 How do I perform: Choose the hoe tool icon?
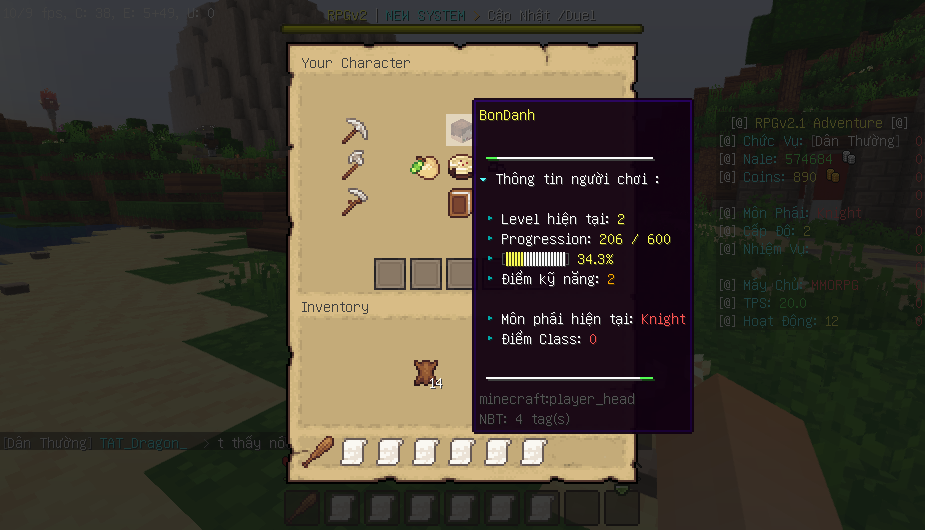(x=355, y=202)
